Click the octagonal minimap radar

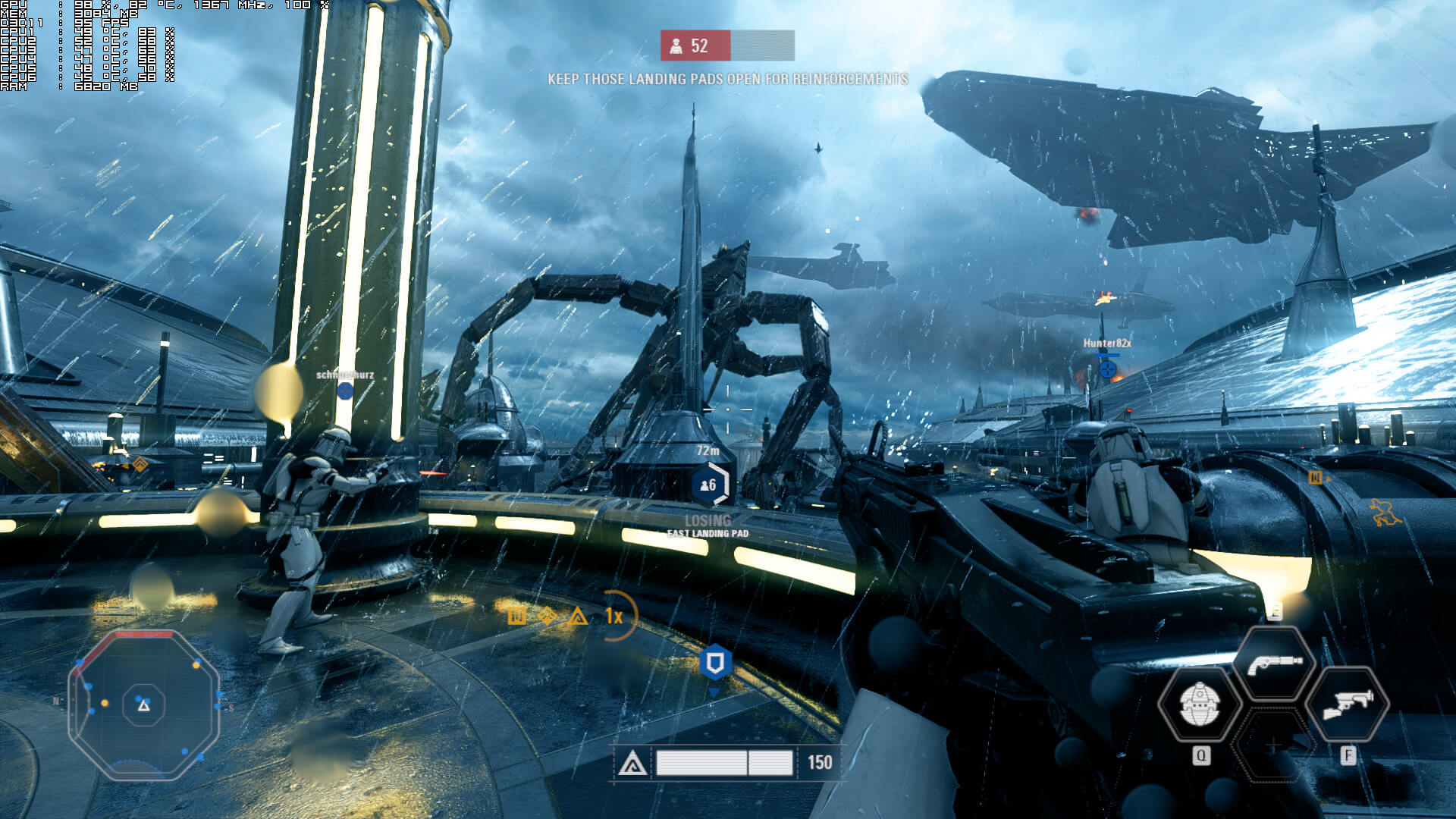144,705
